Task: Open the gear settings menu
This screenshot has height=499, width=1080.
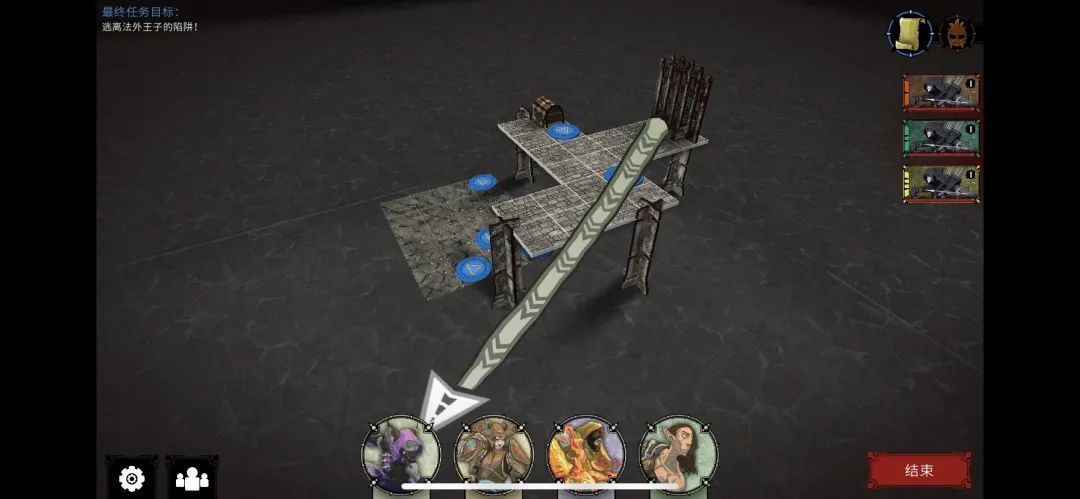Action: (x=131, y=479)
